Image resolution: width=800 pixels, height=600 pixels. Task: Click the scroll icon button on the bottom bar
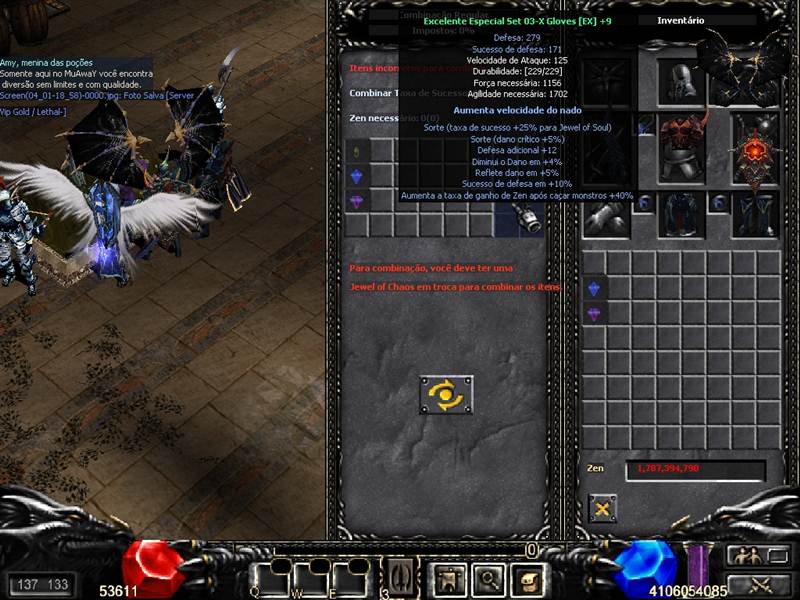tap(527, 577)
